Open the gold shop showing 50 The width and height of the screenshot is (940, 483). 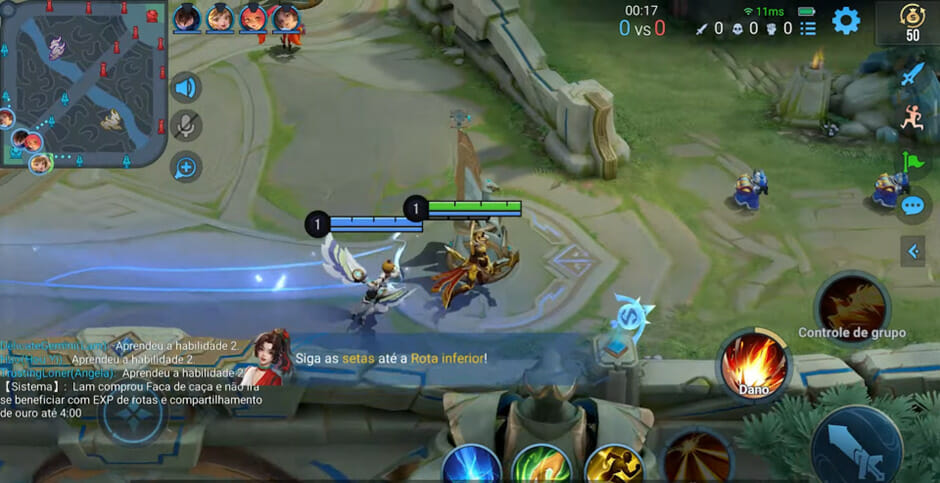911,22
